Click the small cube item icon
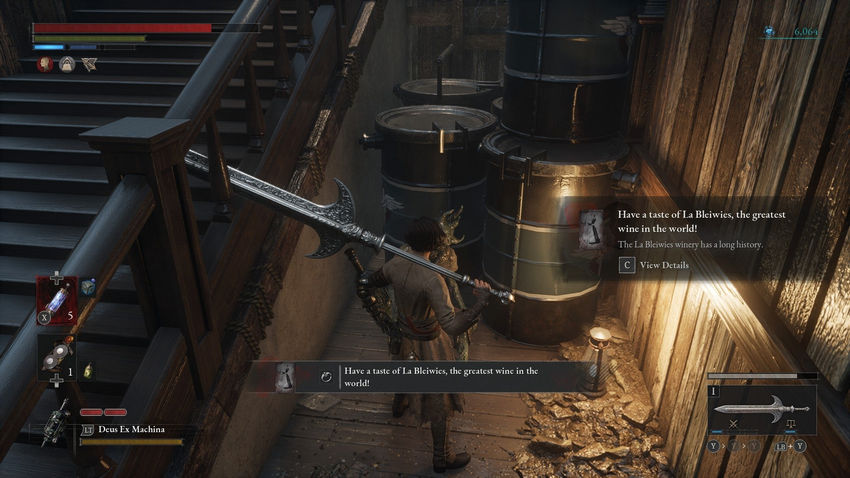Screen dimensions: 850x478 click(x=88, y=288)
